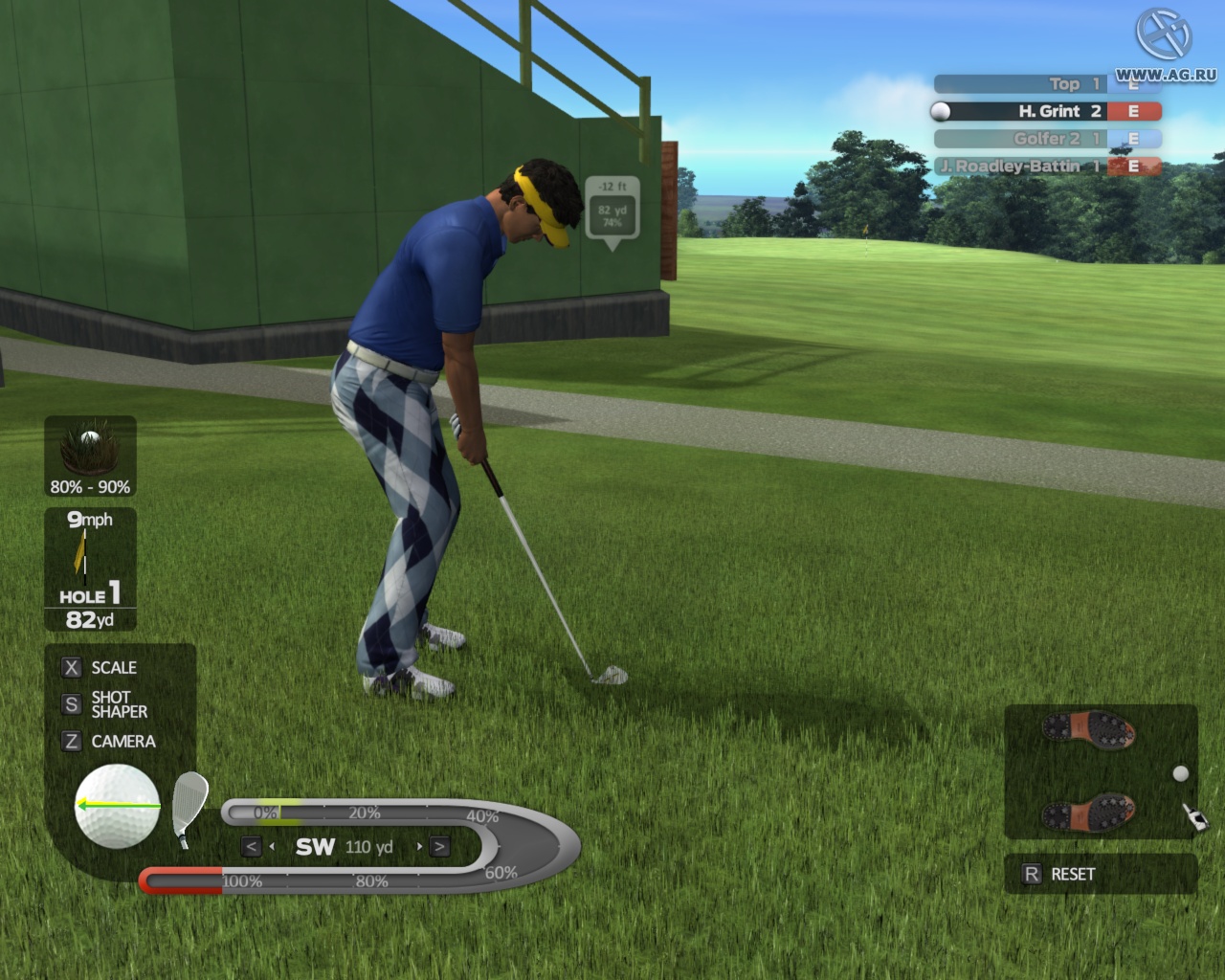Step up club with right arrow selector
The width and height of the screenshot is (1225, 980).
(438, 846)
